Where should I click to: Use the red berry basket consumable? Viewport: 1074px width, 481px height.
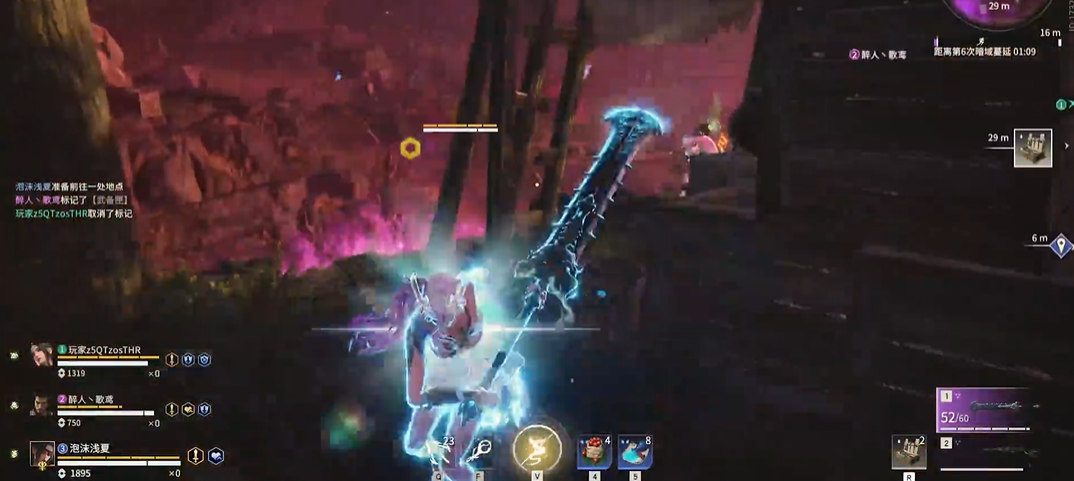click(594, 452)
